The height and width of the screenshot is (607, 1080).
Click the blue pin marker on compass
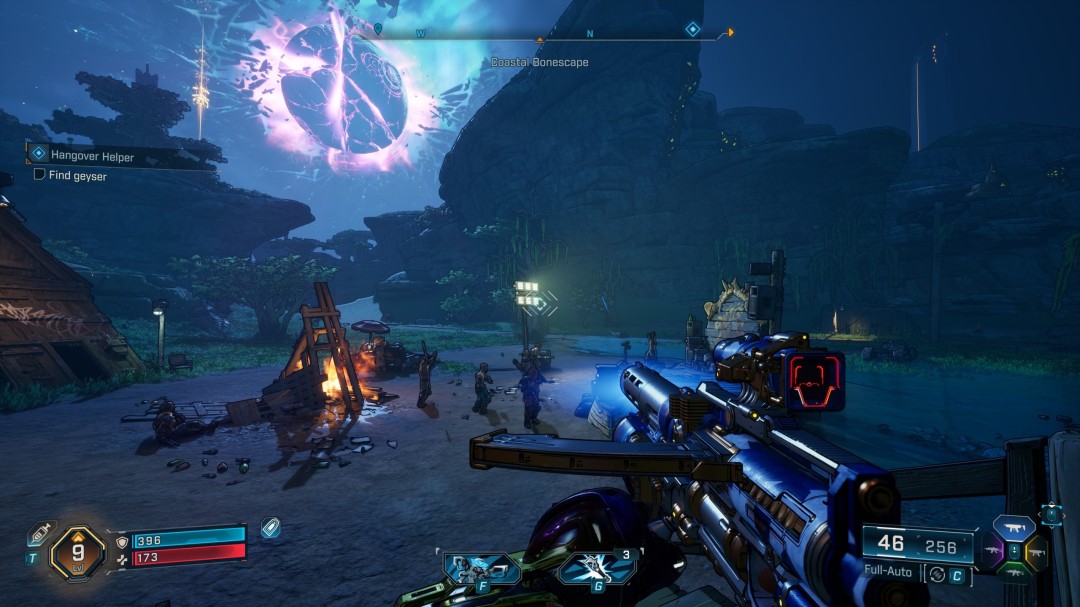pos(377,28)
